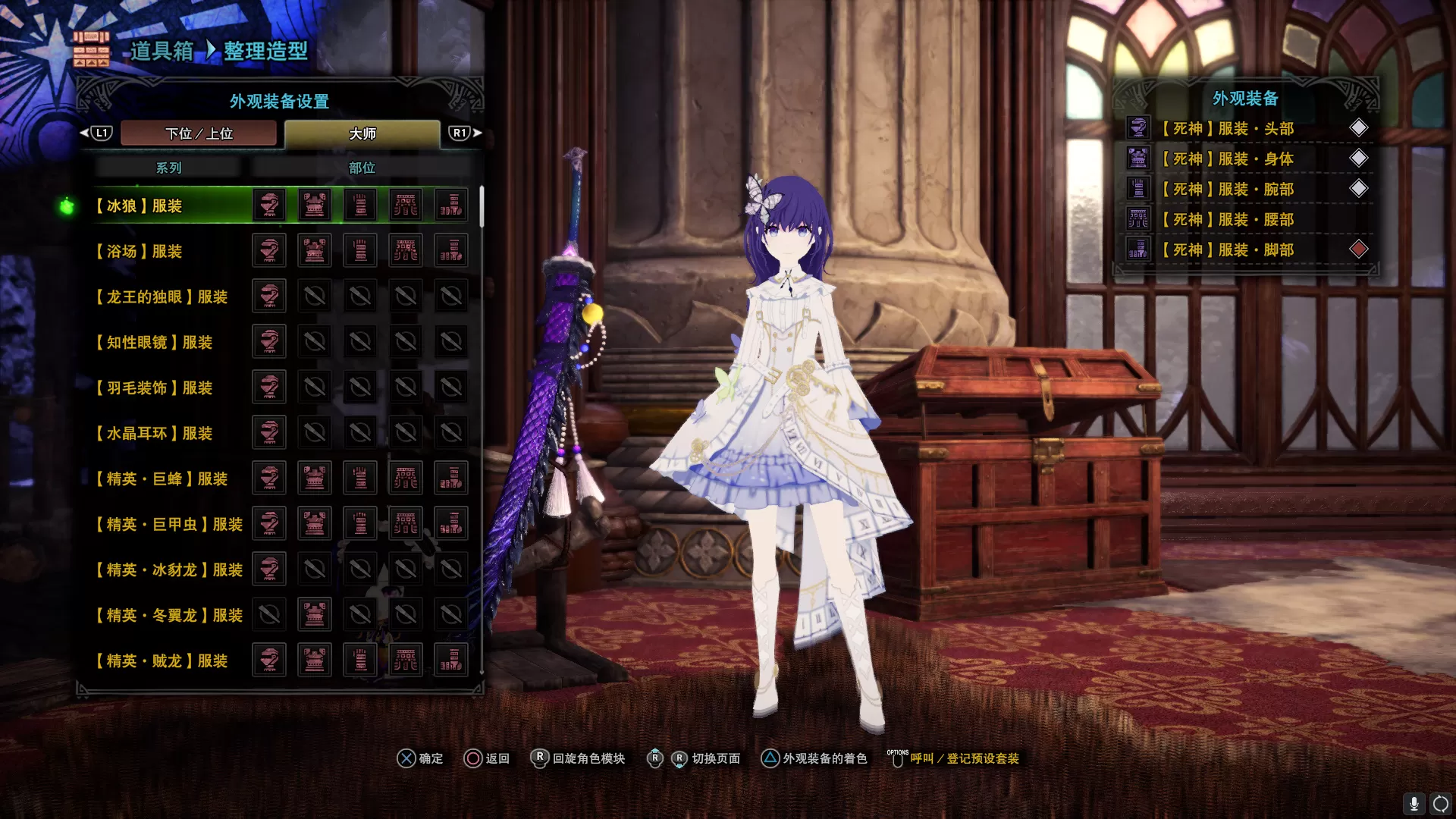Click the【精英·贼龙】leg piece icon

pos(451,660)
